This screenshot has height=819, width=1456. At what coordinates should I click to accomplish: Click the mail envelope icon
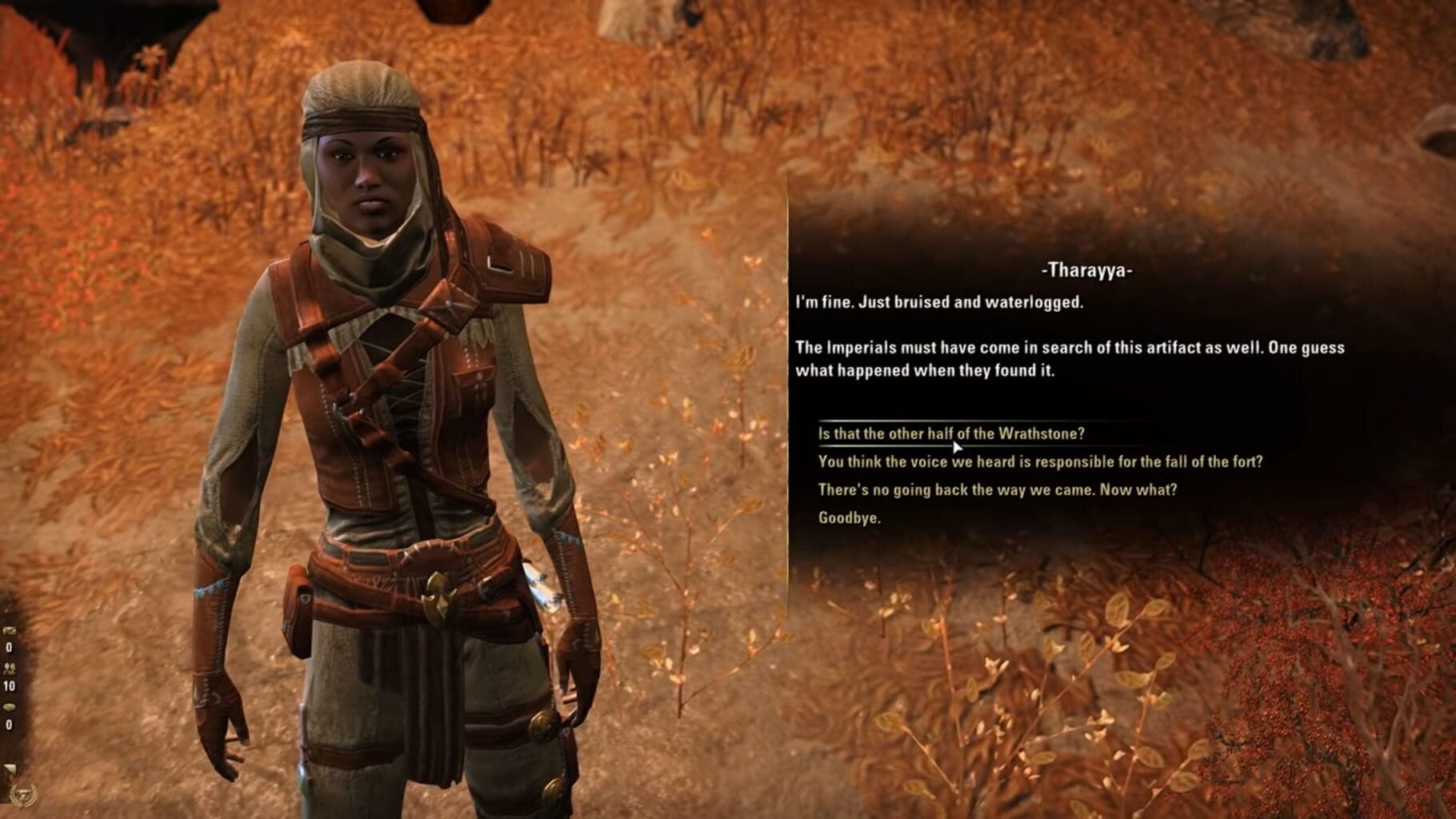(x=10, y=631)
